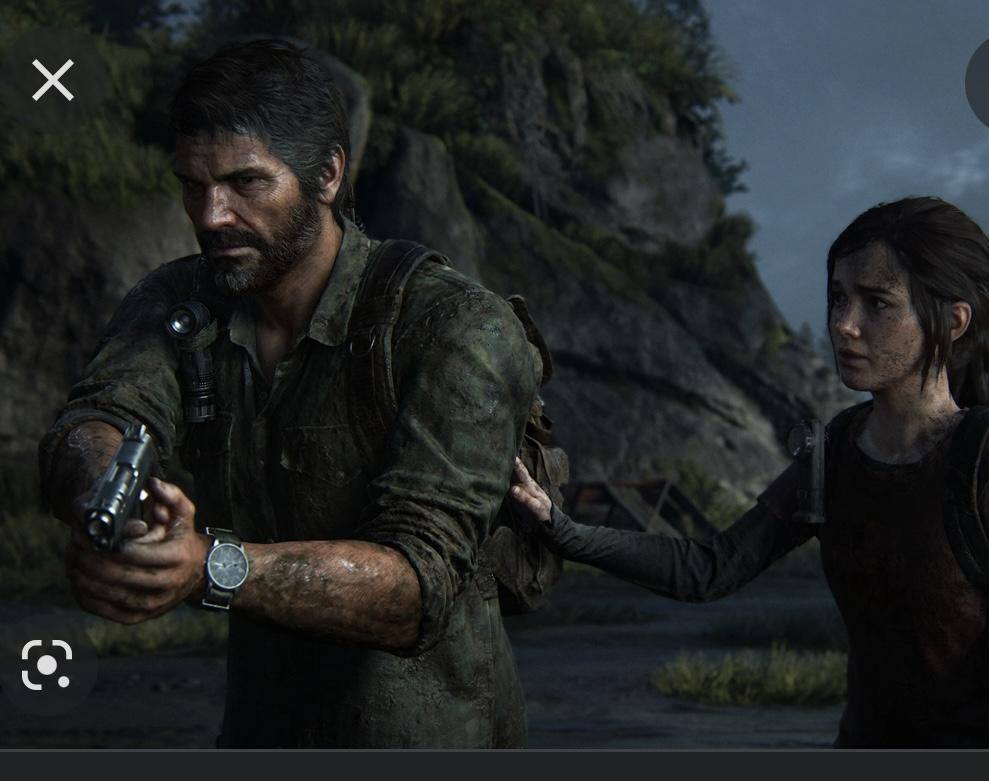The image size is (989, 781).
Task: Open the visual search lens icon
Action: click(47, 665)
